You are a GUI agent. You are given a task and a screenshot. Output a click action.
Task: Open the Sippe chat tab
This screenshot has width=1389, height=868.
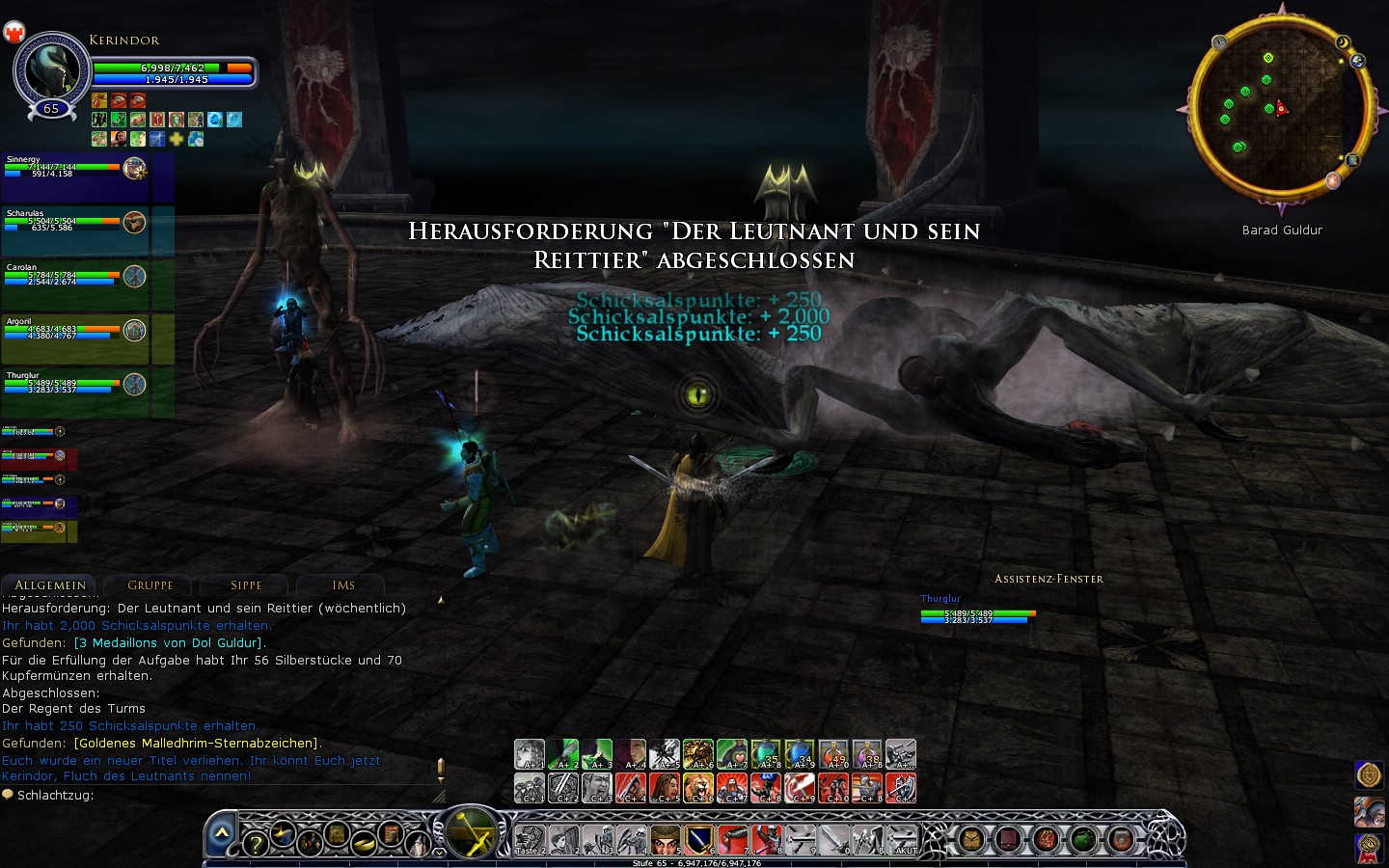pos(246,585)
